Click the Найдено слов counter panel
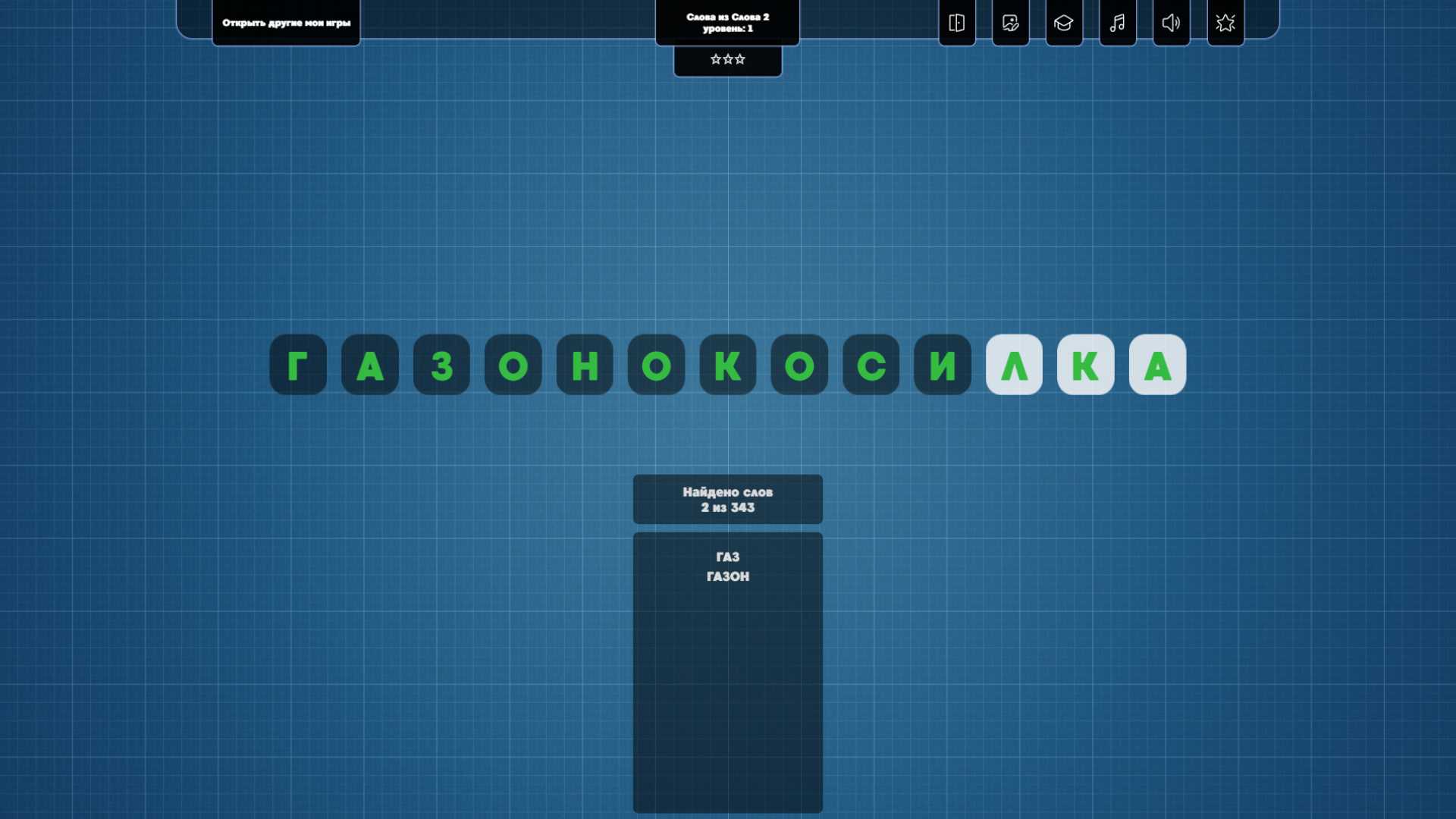Screen dimensions: 1456x819 [x=727, y=499]
